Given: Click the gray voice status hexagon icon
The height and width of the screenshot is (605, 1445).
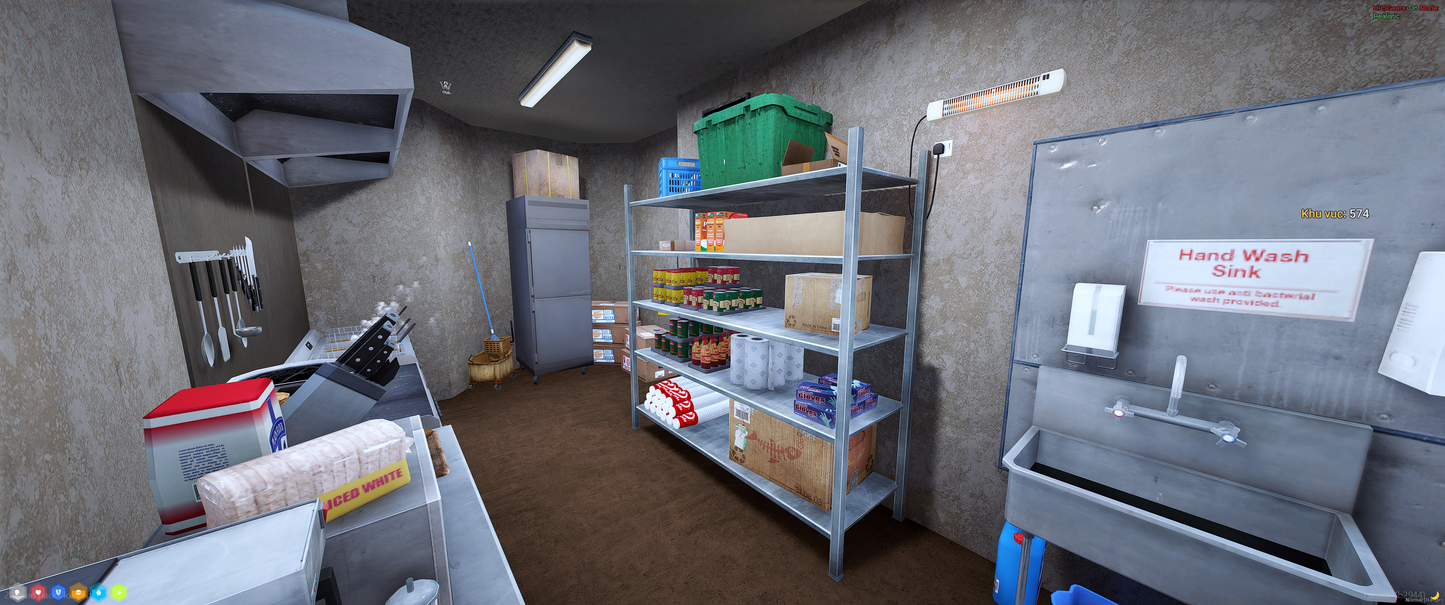Looking at the screenshot, I should click(17, 592).
